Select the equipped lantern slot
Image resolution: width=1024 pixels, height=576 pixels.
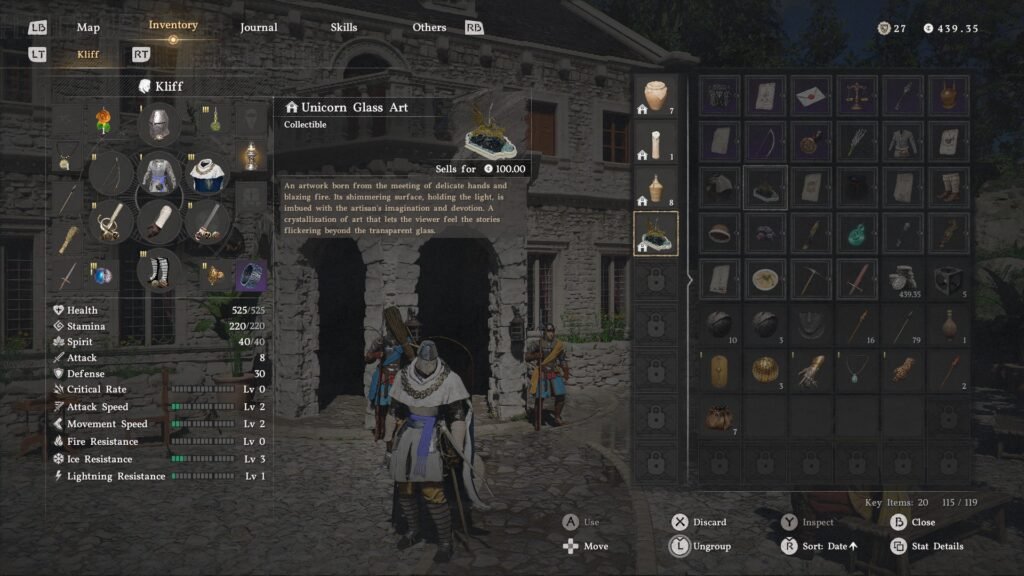250,155
